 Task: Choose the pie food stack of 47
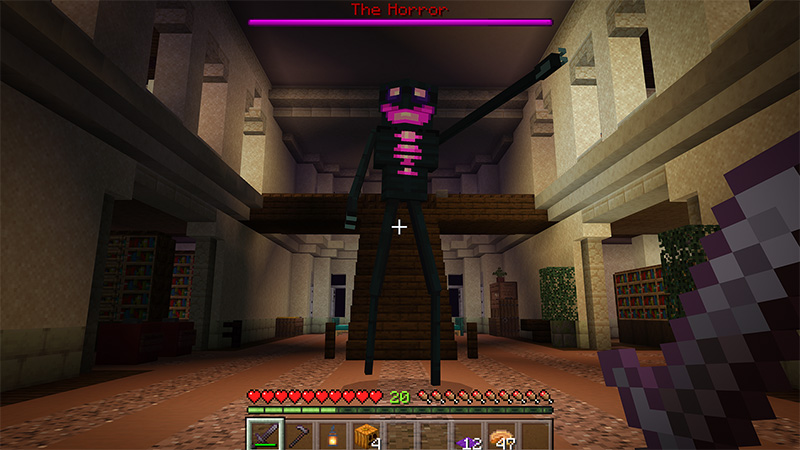point(502,435)
